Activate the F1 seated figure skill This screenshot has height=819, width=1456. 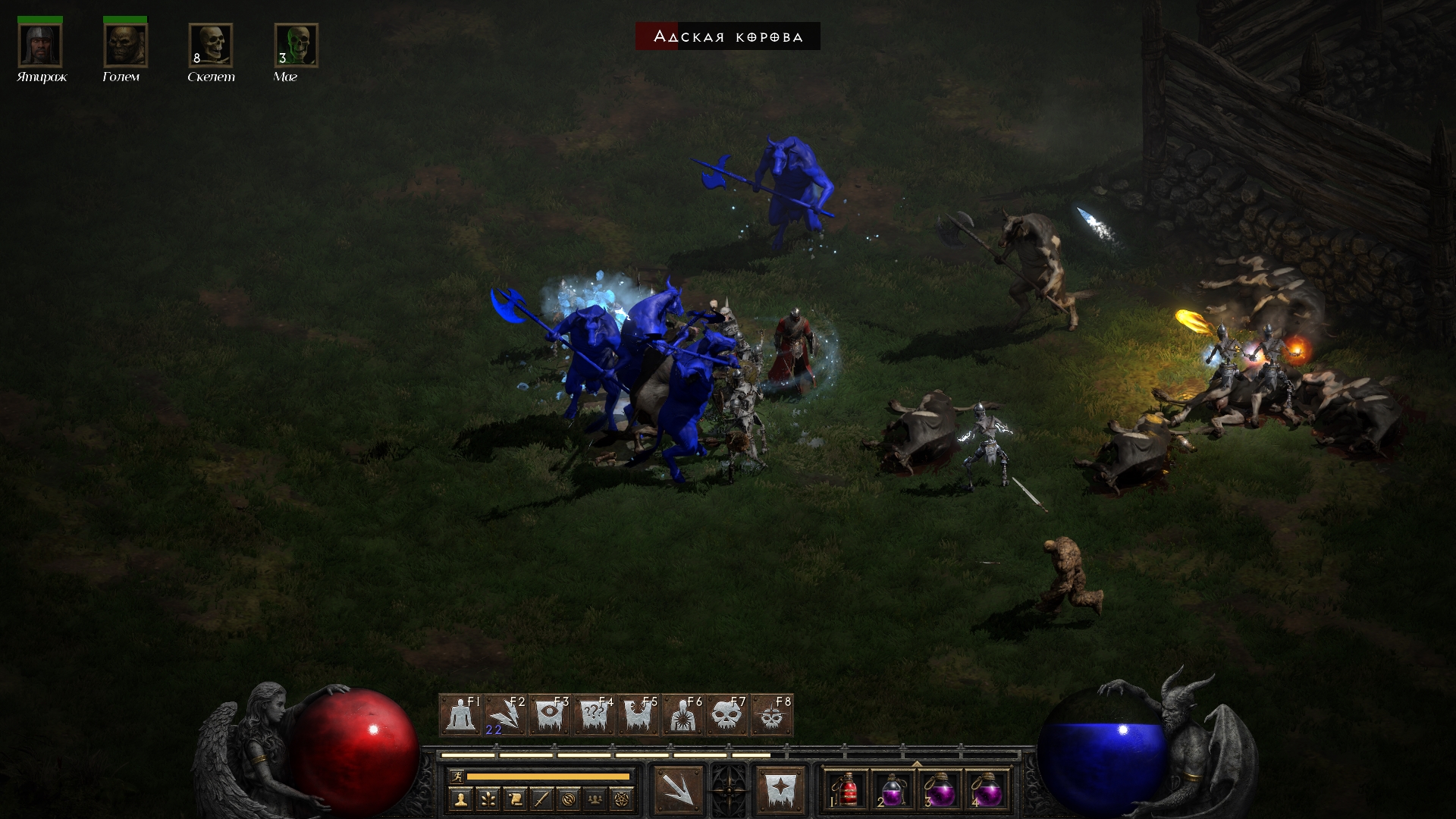461,715
